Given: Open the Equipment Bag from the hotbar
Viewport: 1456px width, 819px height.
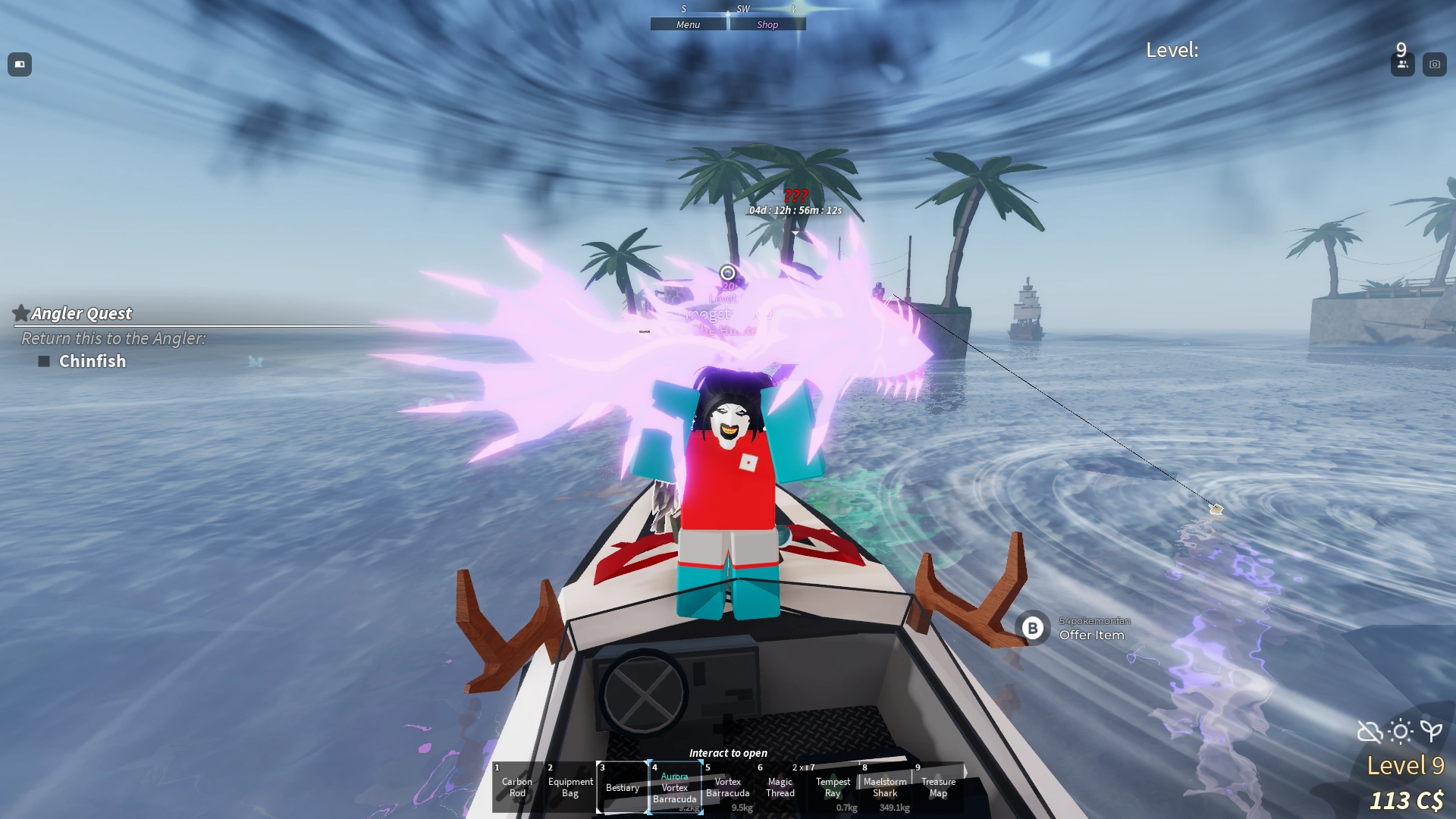Looking at the screenshot, I should 570,788.
